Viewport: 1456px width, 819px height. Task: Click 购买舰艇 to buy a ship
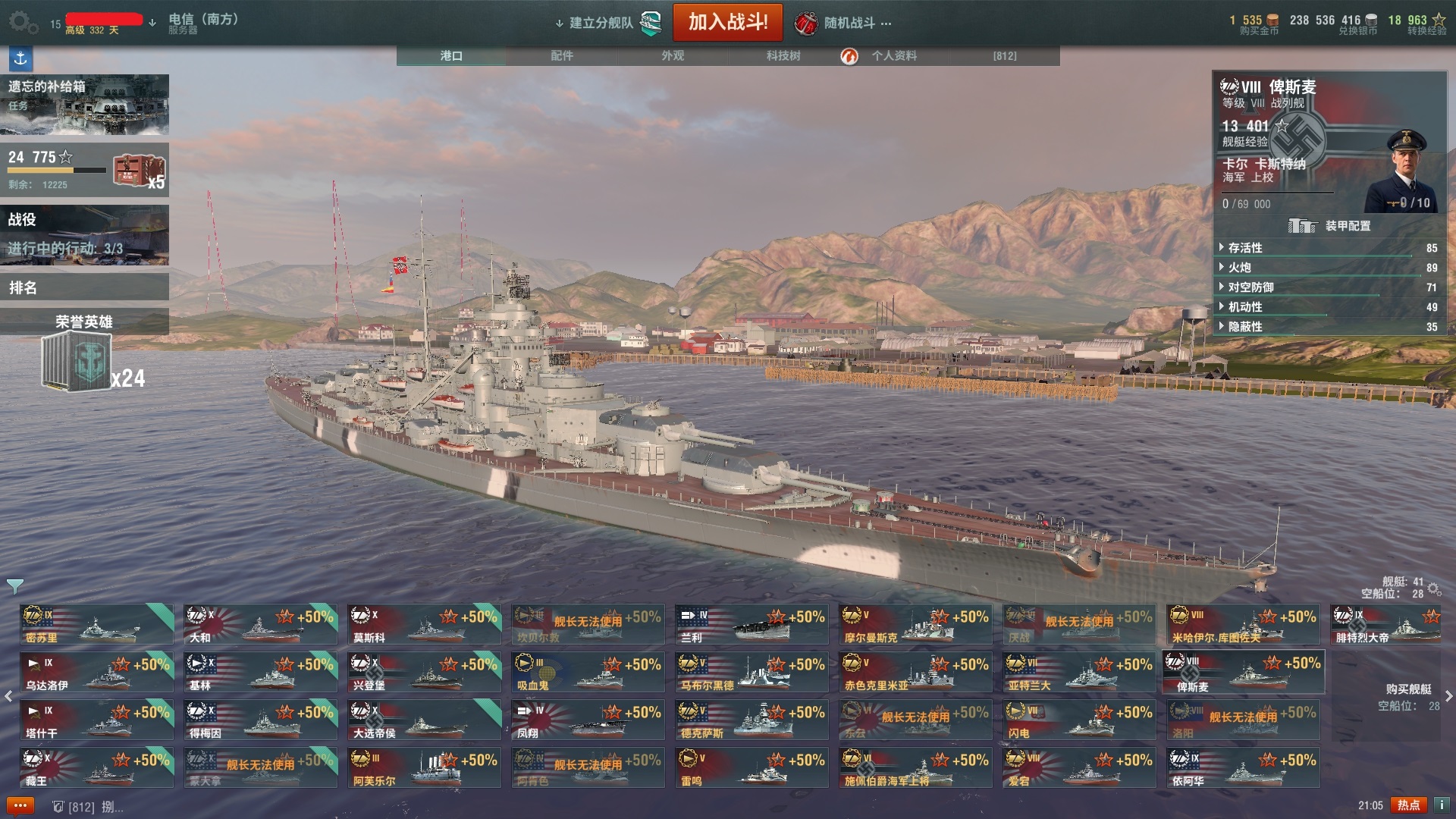pyautogui.click(x=1408, y=689)
